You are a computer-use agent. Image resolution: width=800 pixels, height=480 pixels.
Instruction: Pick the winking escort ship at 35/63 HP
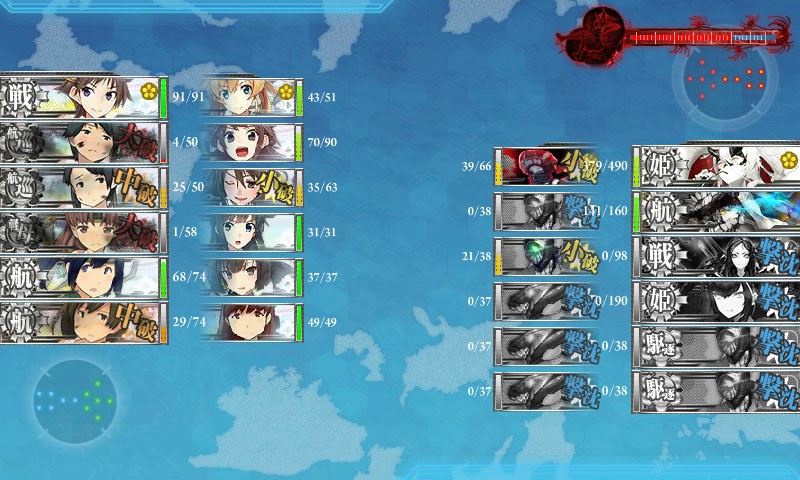[x=251, y=187]
